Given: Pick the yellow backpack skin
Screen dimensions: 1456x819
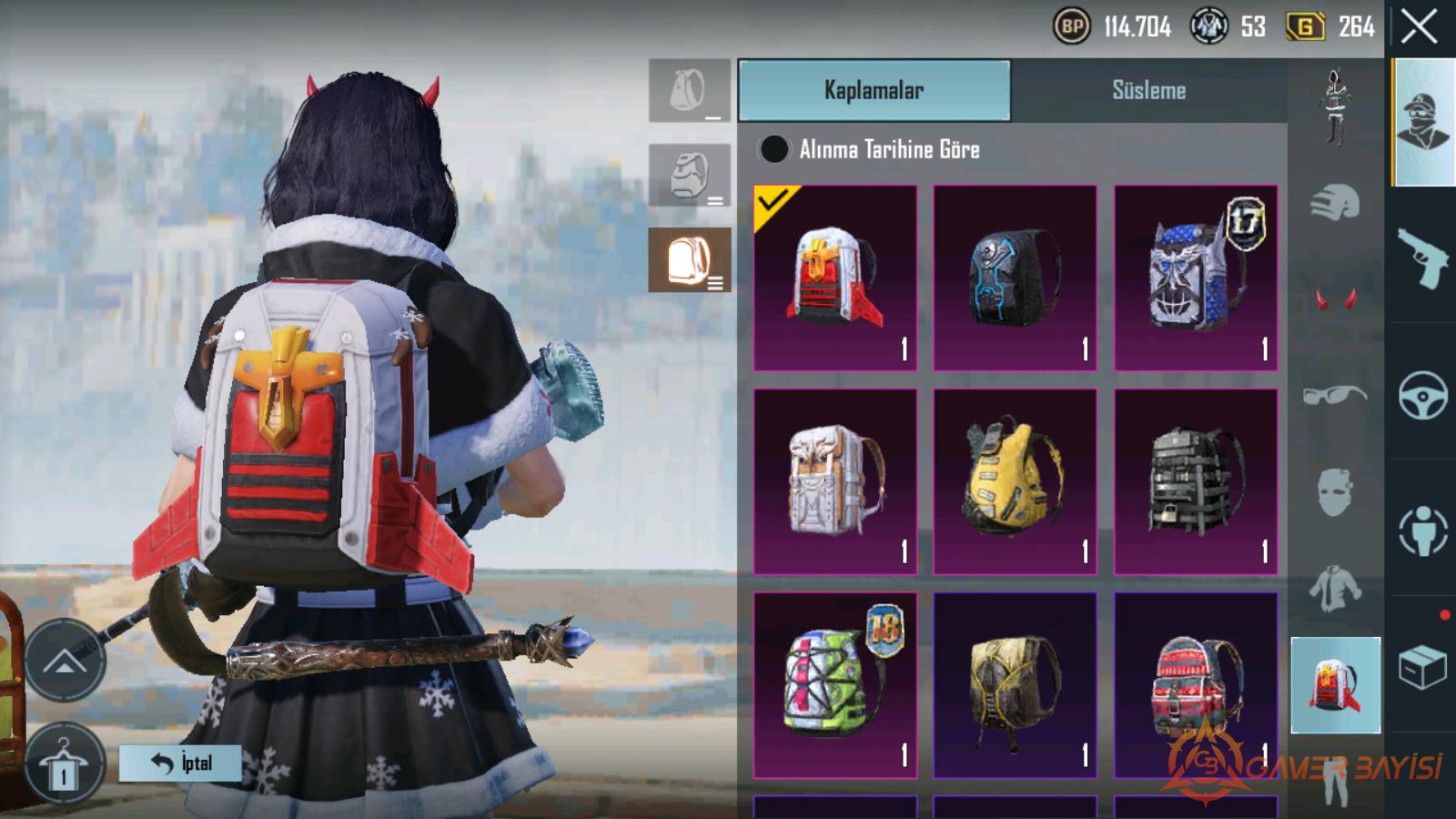Looking at the screenshot, I should [1015, 481].
